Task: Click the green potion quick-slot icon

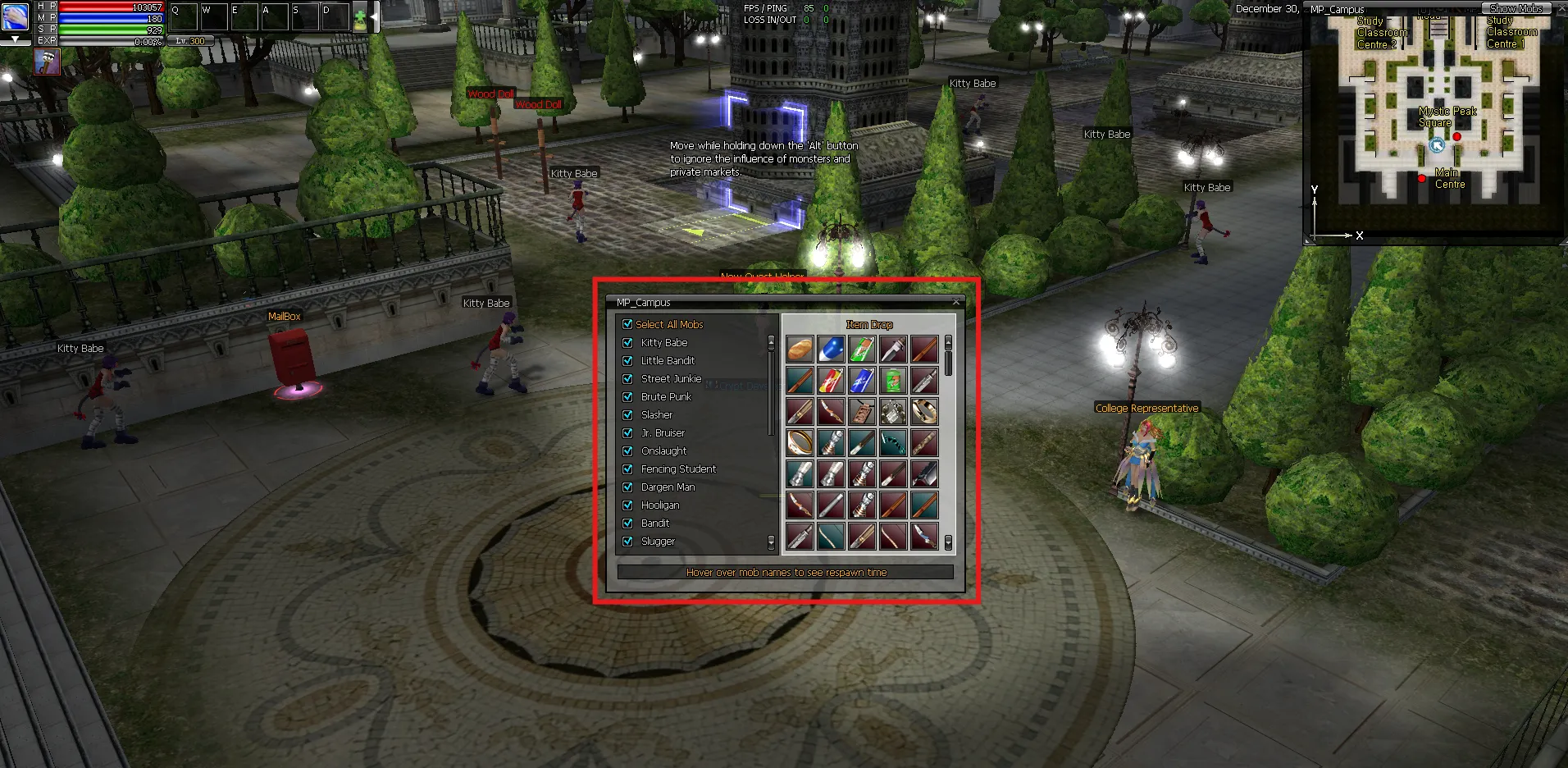Action: point(360,18)
